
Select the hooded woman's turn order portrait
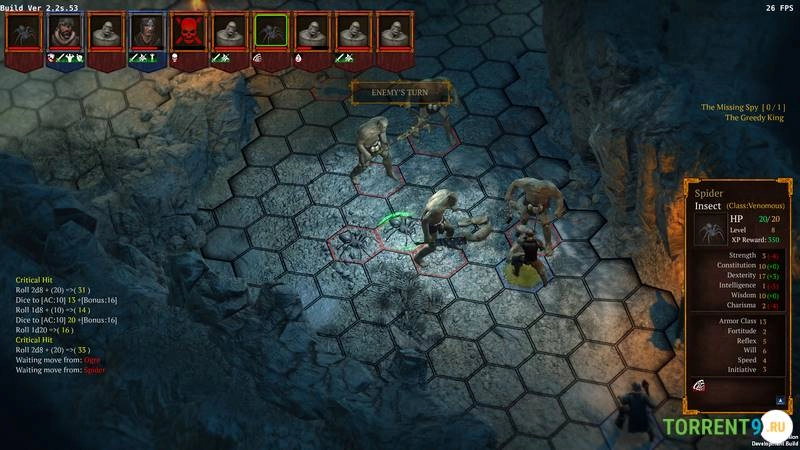click(147, 31)
